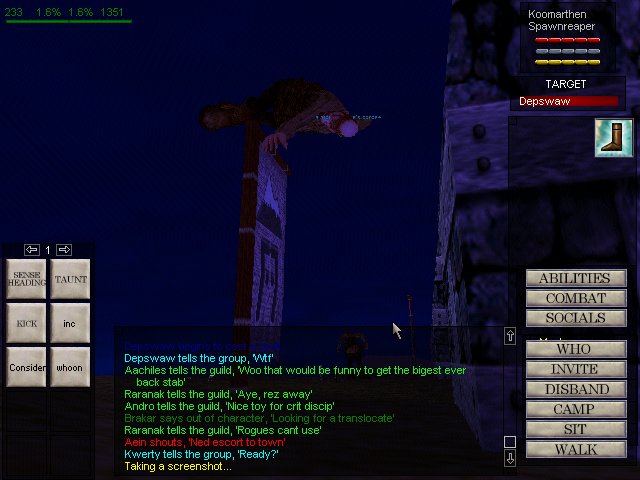640x480 pixels.
Task: Open the Abilities panel
Action: [576, 278]
